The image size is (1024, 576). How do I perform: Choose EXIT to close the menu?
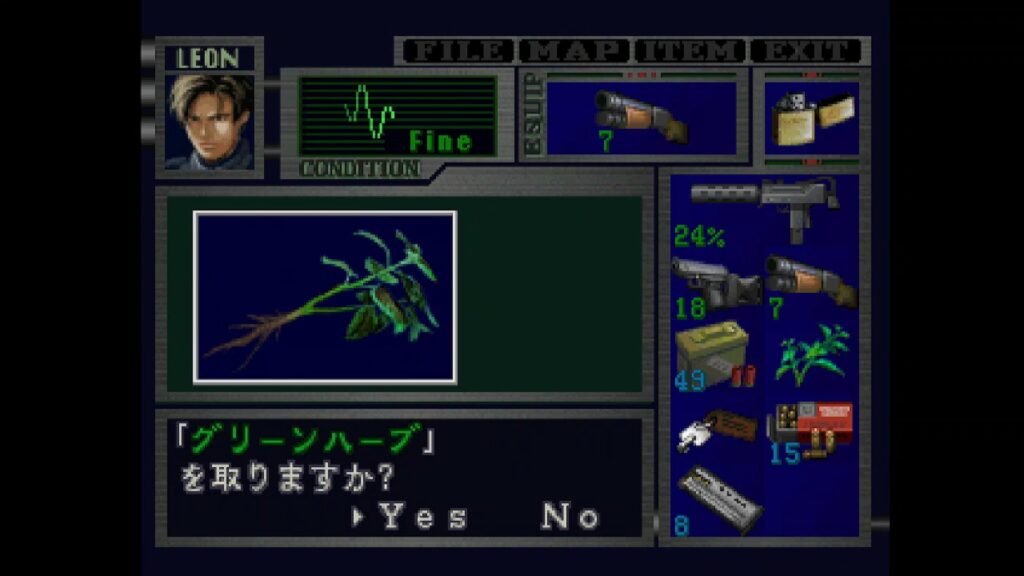(806, 51)
